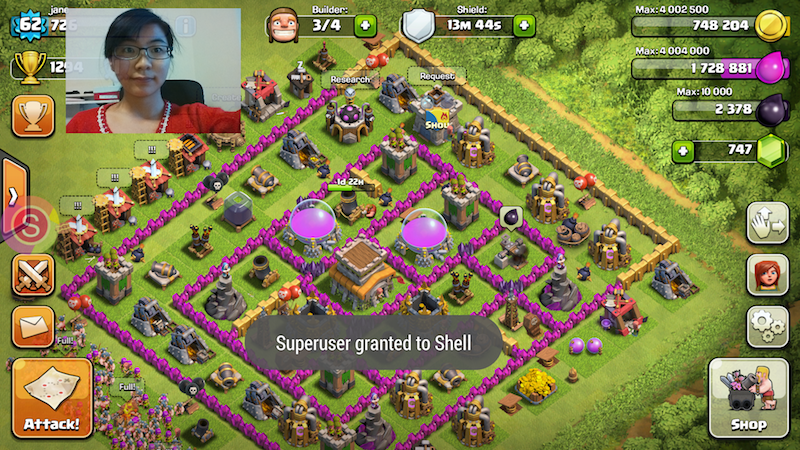Open the orange trophy leaderboard button
The width and height of the screenshot is (800, 450).
(32, 117)
